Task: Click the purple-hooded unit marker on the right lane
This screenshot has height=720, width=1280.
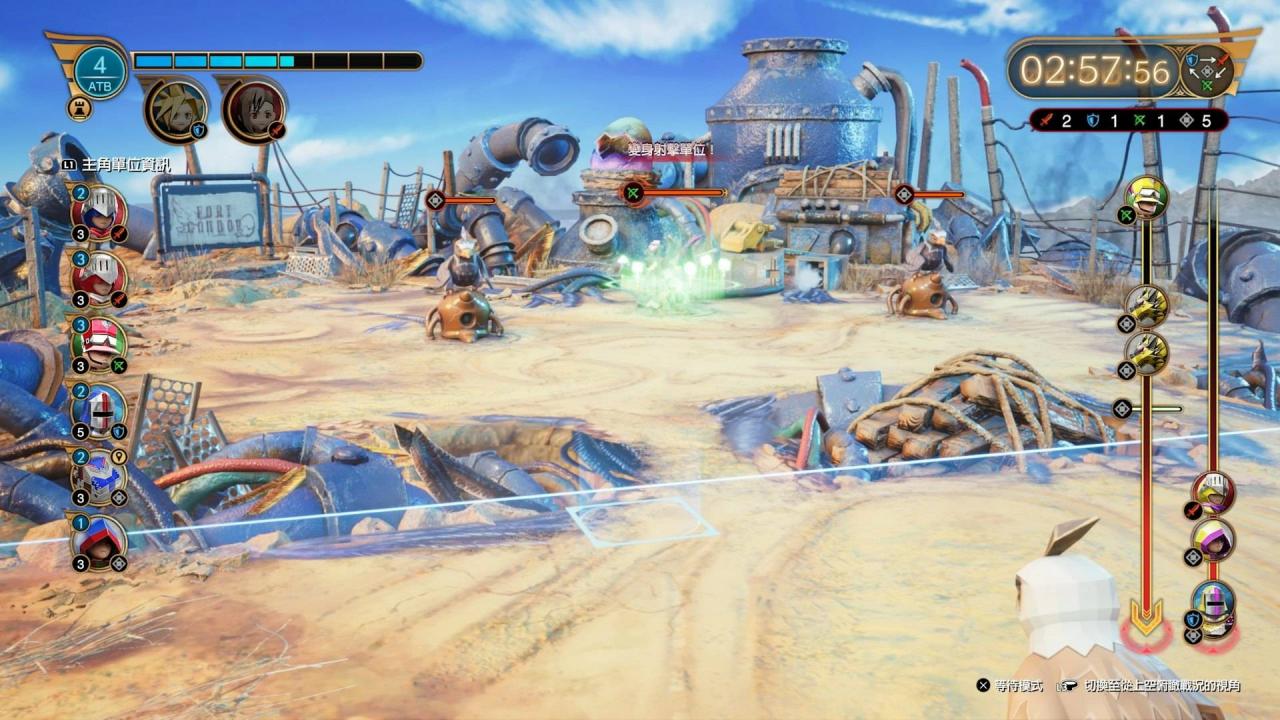Action: click(x=1213, y=540)
